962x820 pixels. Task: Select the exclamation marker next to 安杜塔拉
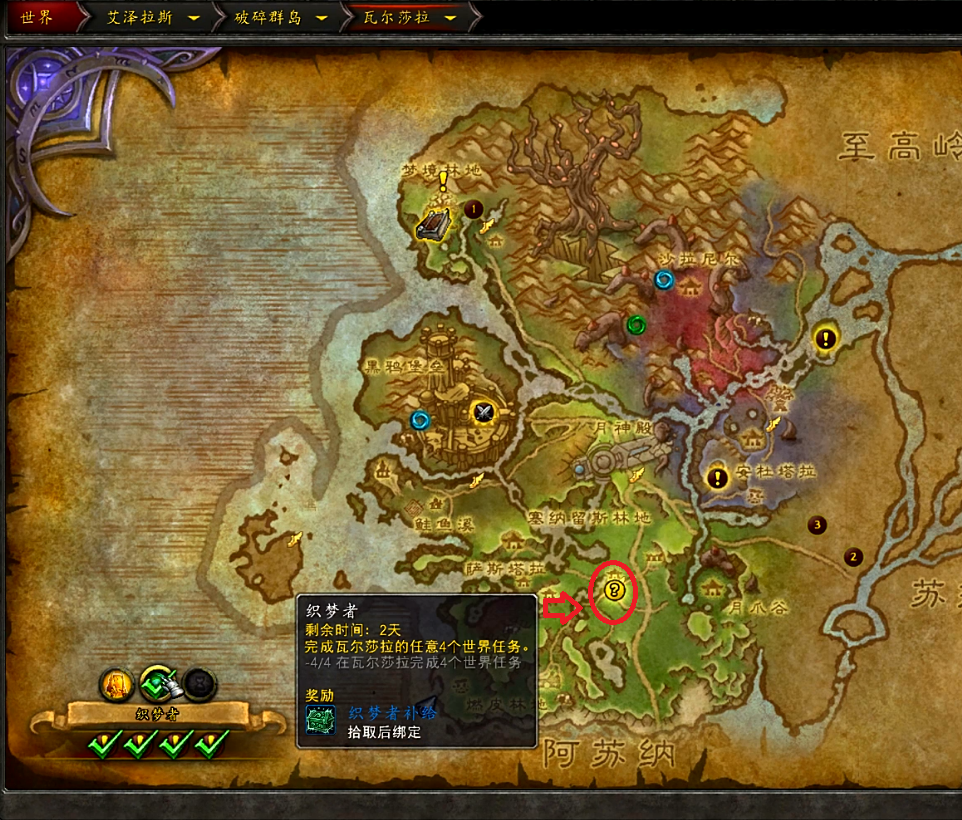[x=717, y=478]
